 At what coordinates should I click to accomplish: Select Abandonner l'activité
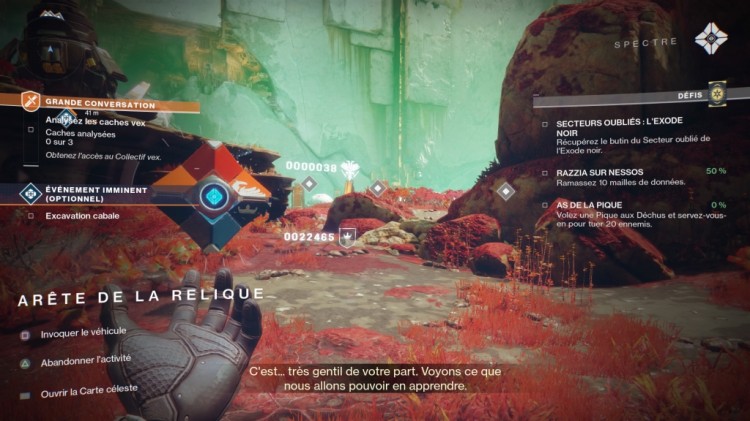[x=86, y=362]
